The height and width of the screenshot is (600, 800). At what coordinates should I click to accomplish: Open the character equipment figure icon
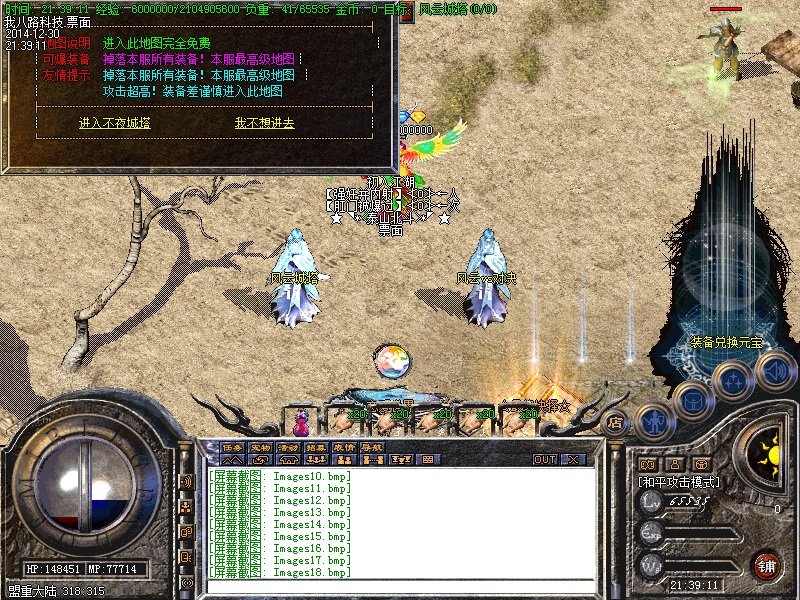coord(653,421)
